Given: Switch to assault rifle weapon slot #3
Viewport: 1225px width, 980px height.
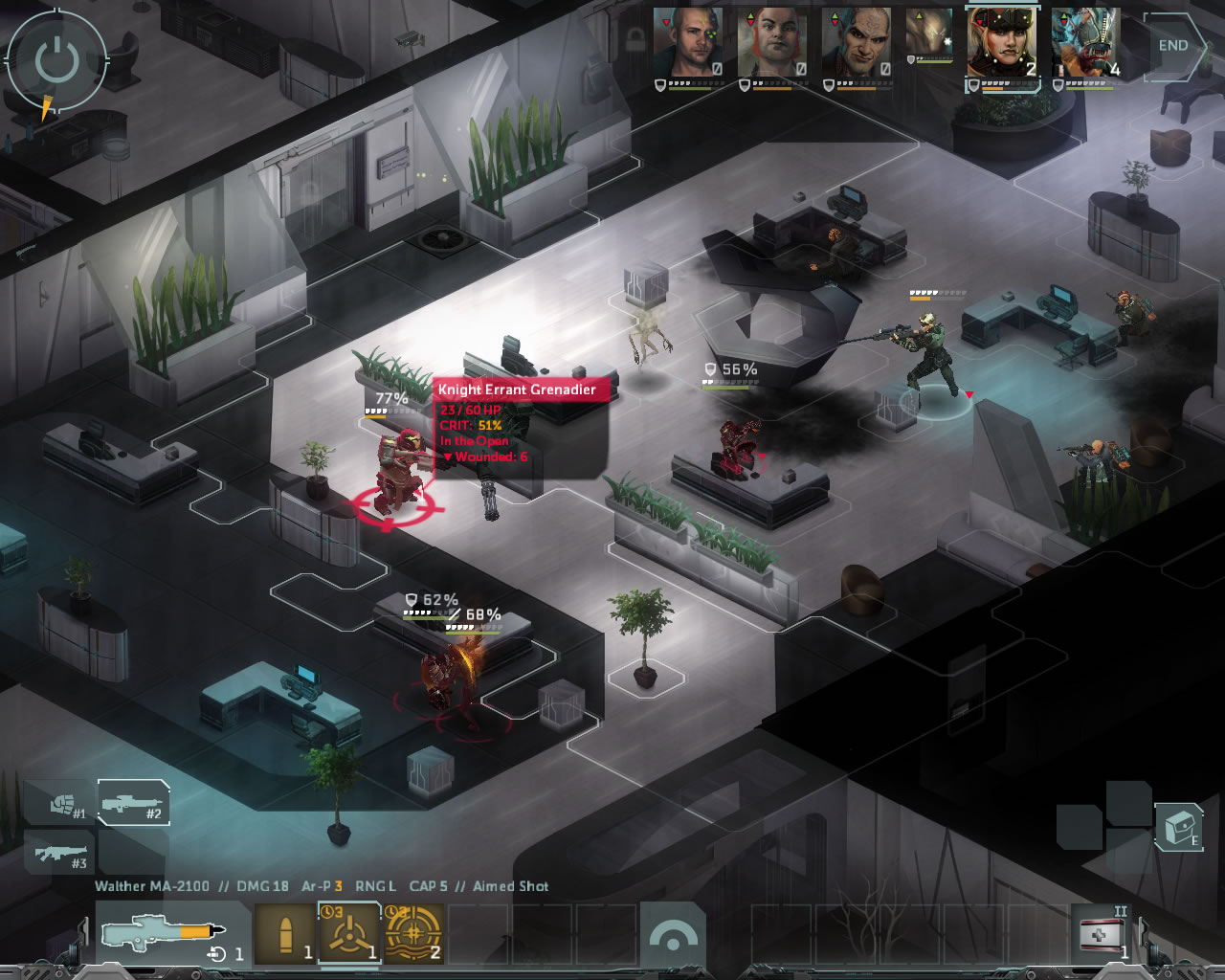Looking at the screenshot, I should (x=59, y=852).
